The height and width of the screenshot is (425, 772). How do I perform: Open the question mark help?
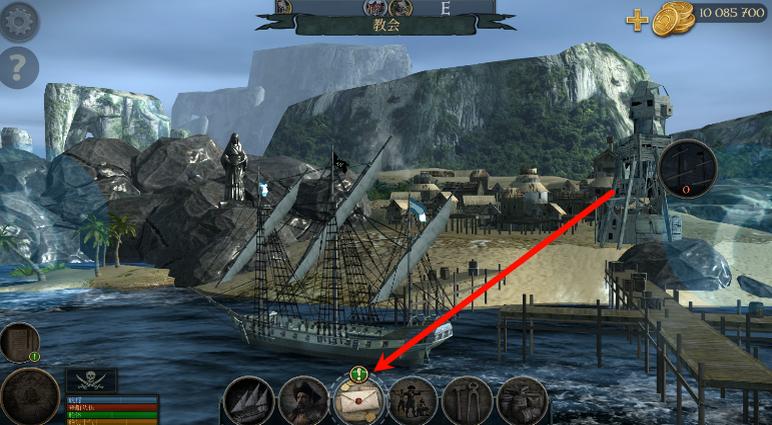[x=18, y=67]
